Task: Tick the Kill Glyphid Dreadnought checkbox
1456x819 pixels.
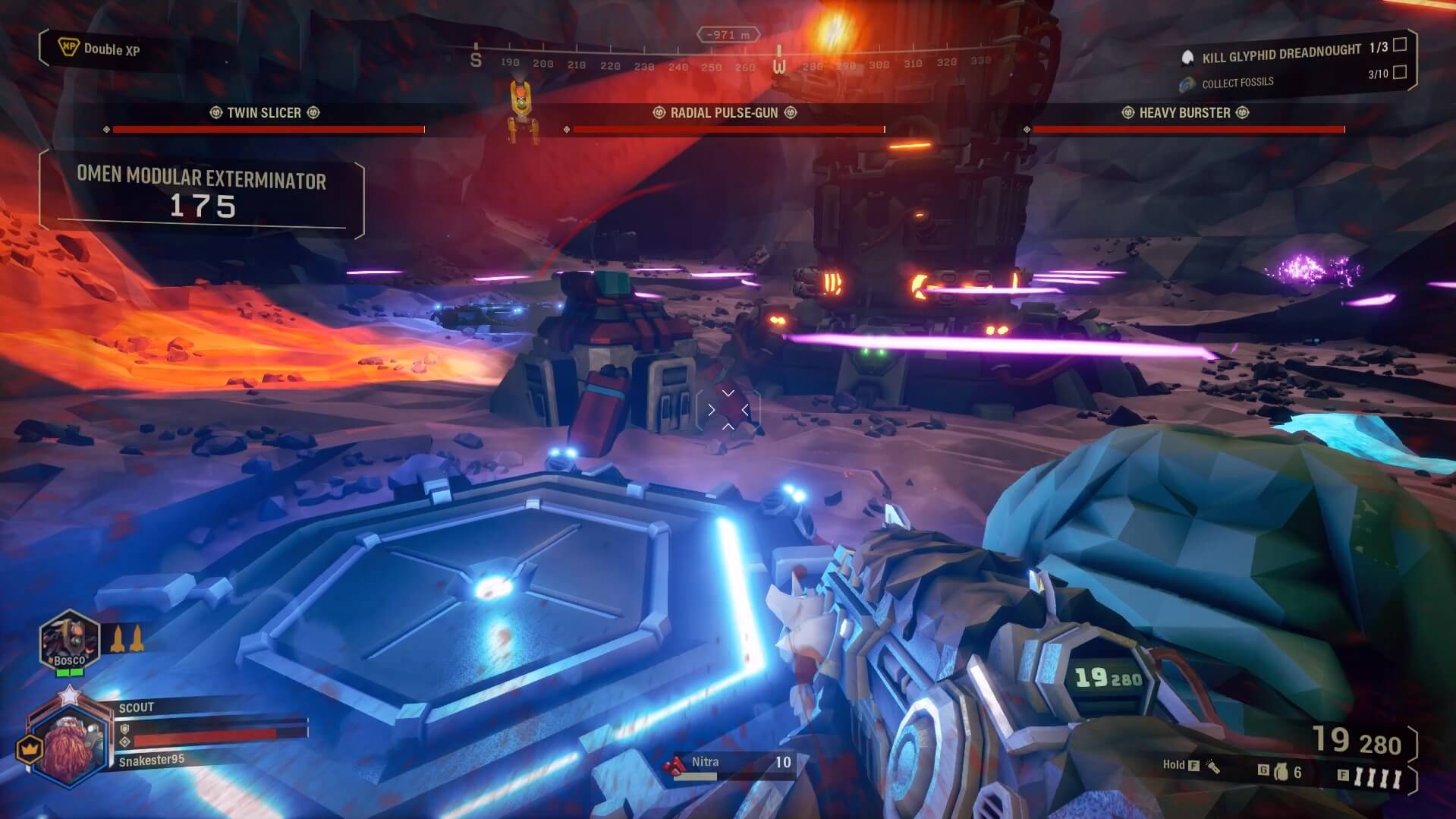Action: coord(1400,45)
